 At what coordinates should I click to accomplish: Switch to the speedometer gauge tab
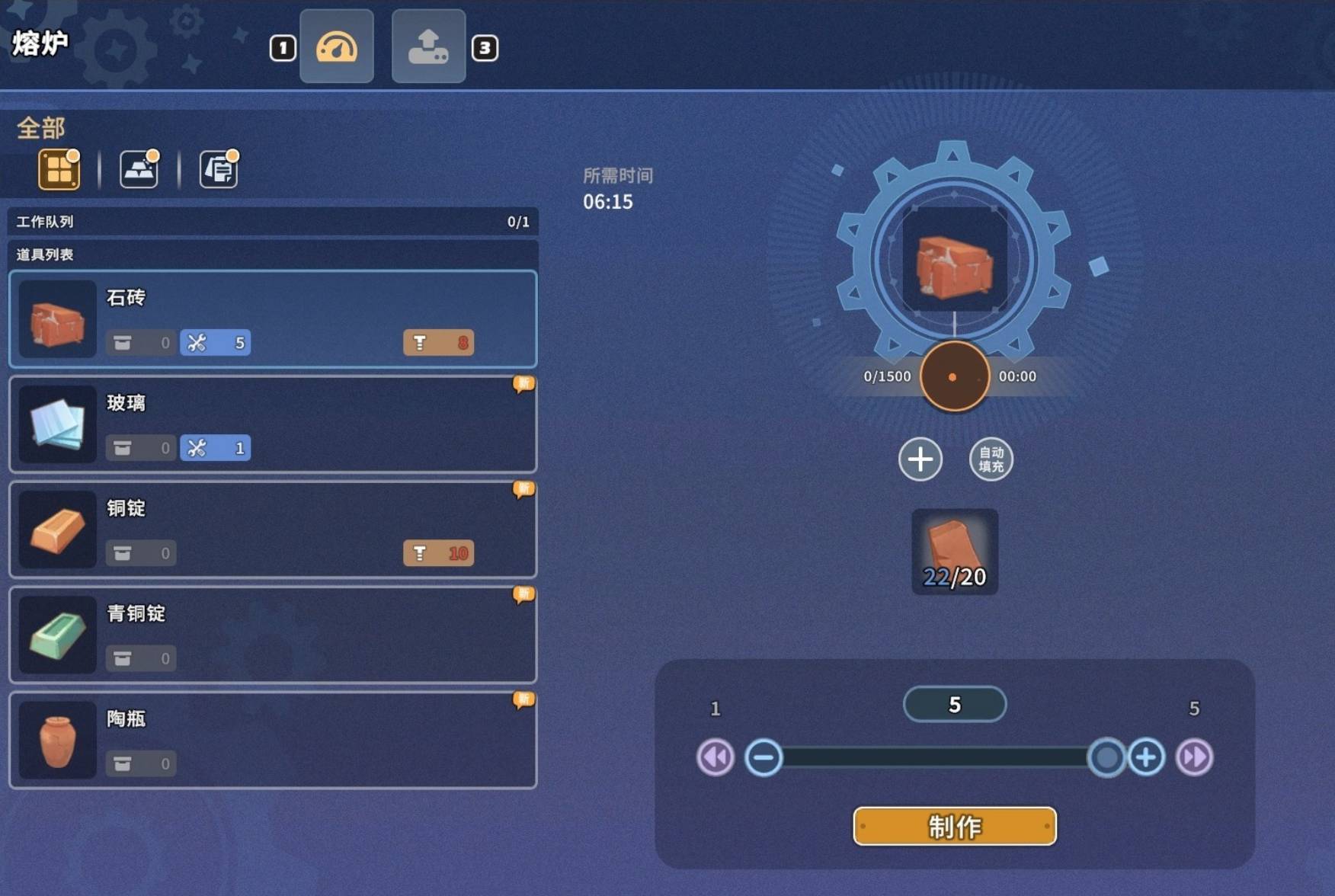337,46
